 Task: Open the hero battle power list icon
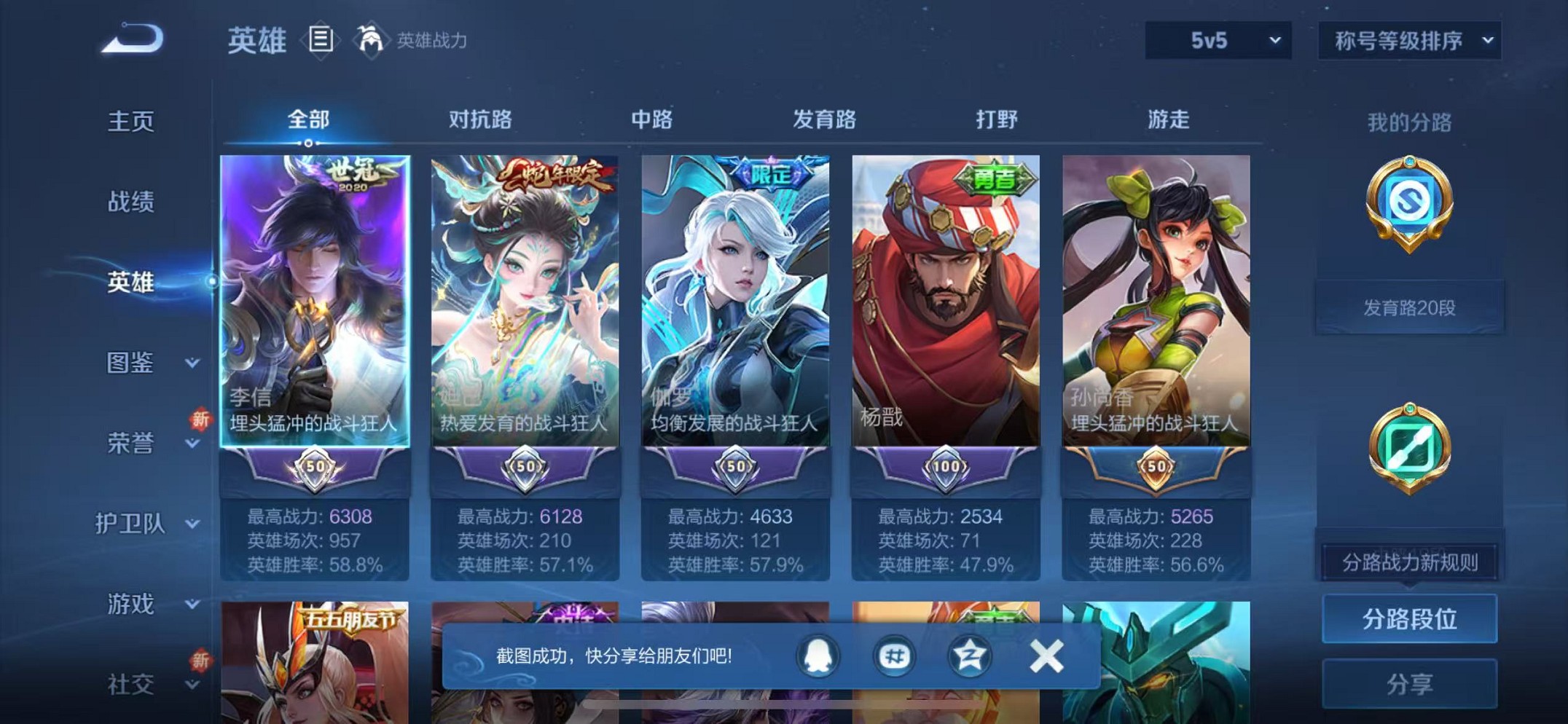tap(321, 40)
